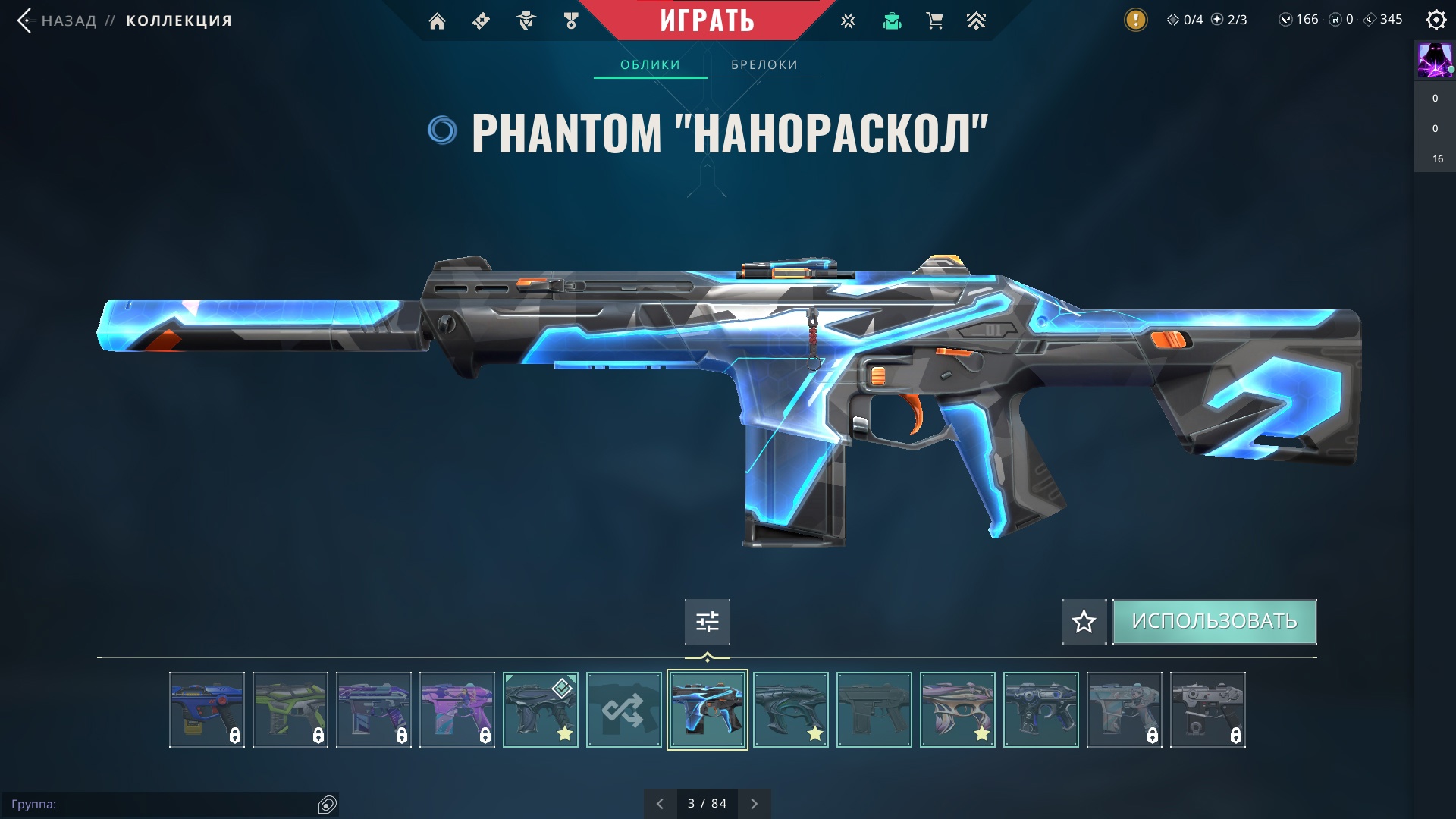Click the yellow exclamation alert icon
This screenshot has height=819, width=1456.
[x=1135, y=20]
